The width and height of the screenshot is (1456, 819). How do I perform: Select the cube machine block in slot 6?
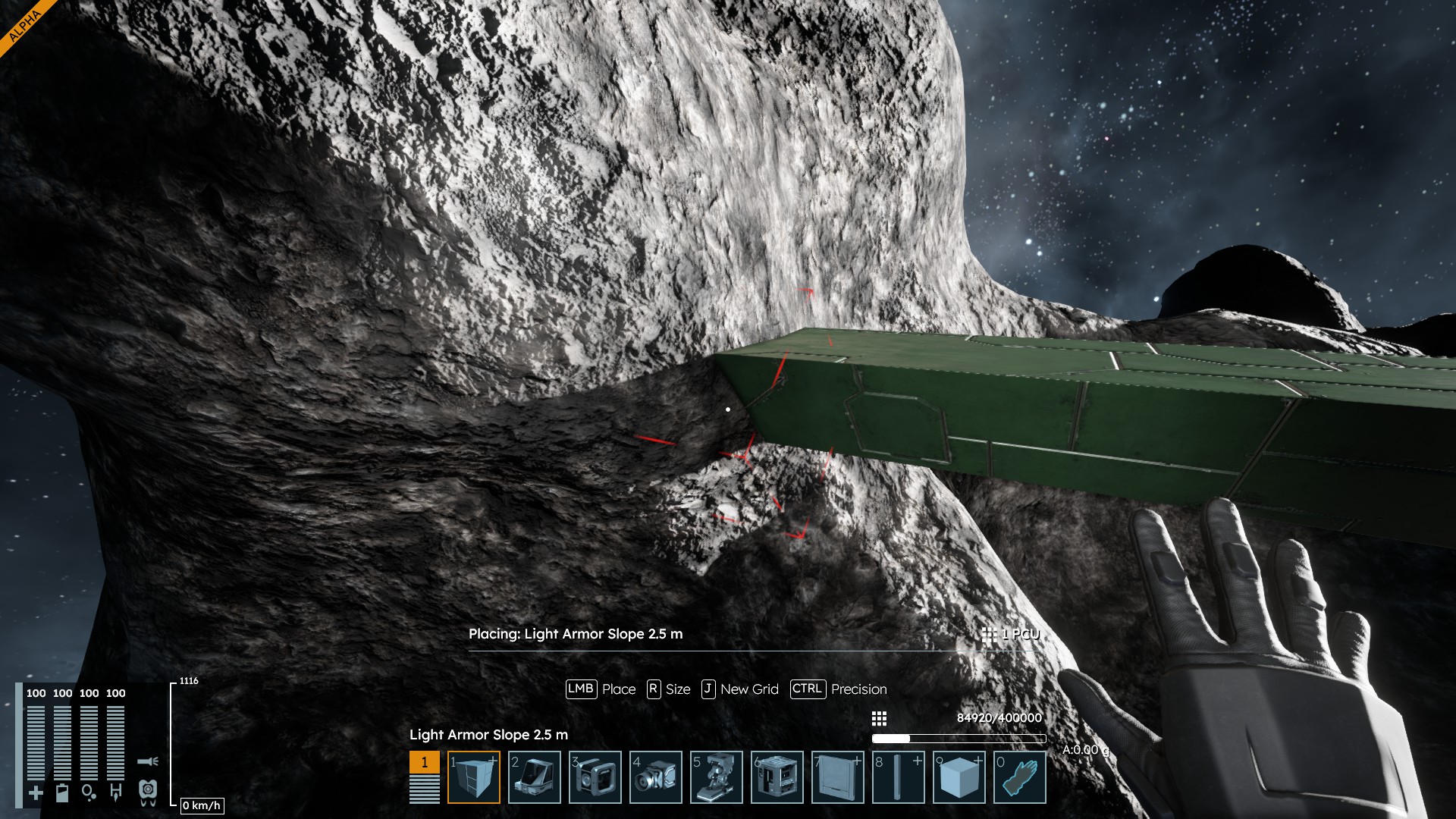[x=777, y=777]
